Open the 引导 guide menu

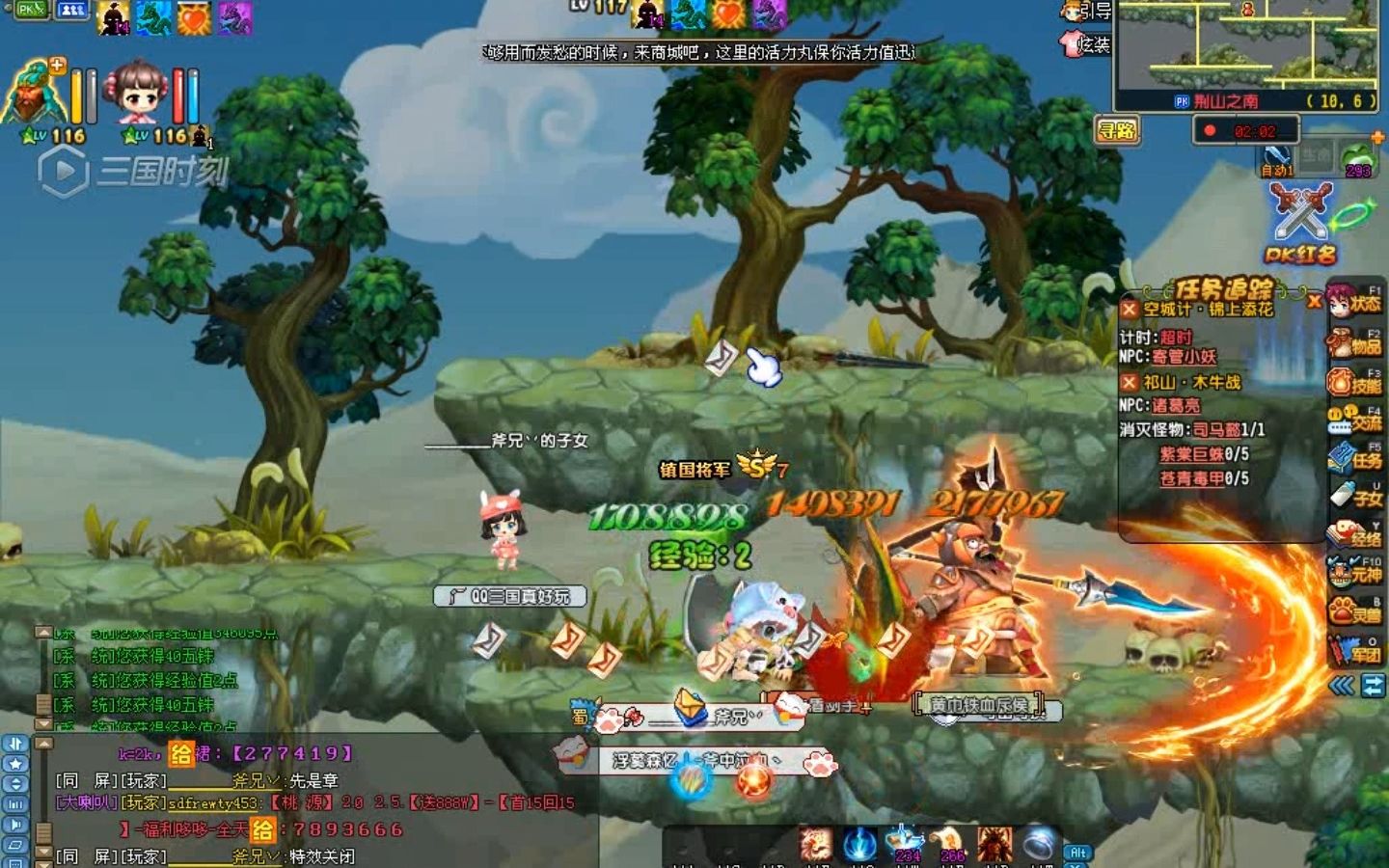[1087, 12]
